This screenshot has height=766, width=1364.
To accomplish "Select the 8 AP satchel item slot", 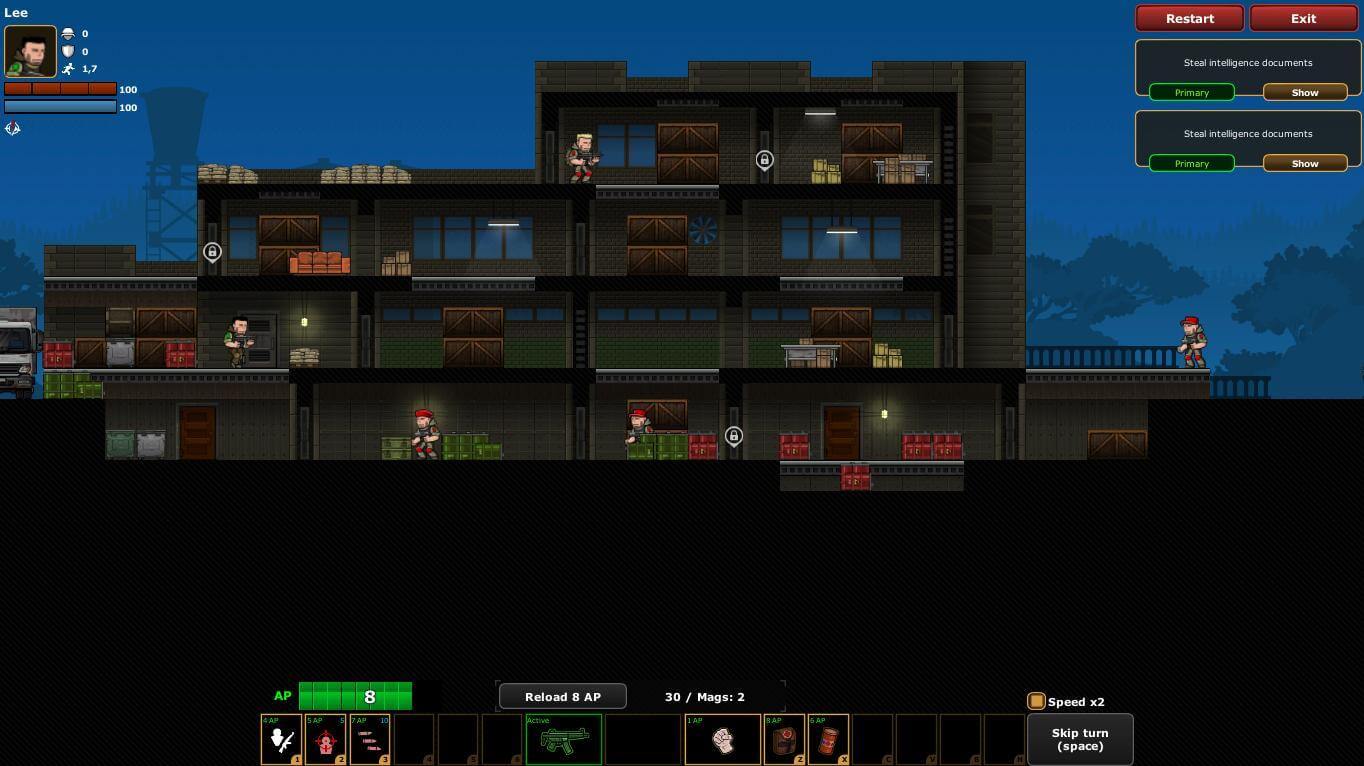I will click(785, 740).
